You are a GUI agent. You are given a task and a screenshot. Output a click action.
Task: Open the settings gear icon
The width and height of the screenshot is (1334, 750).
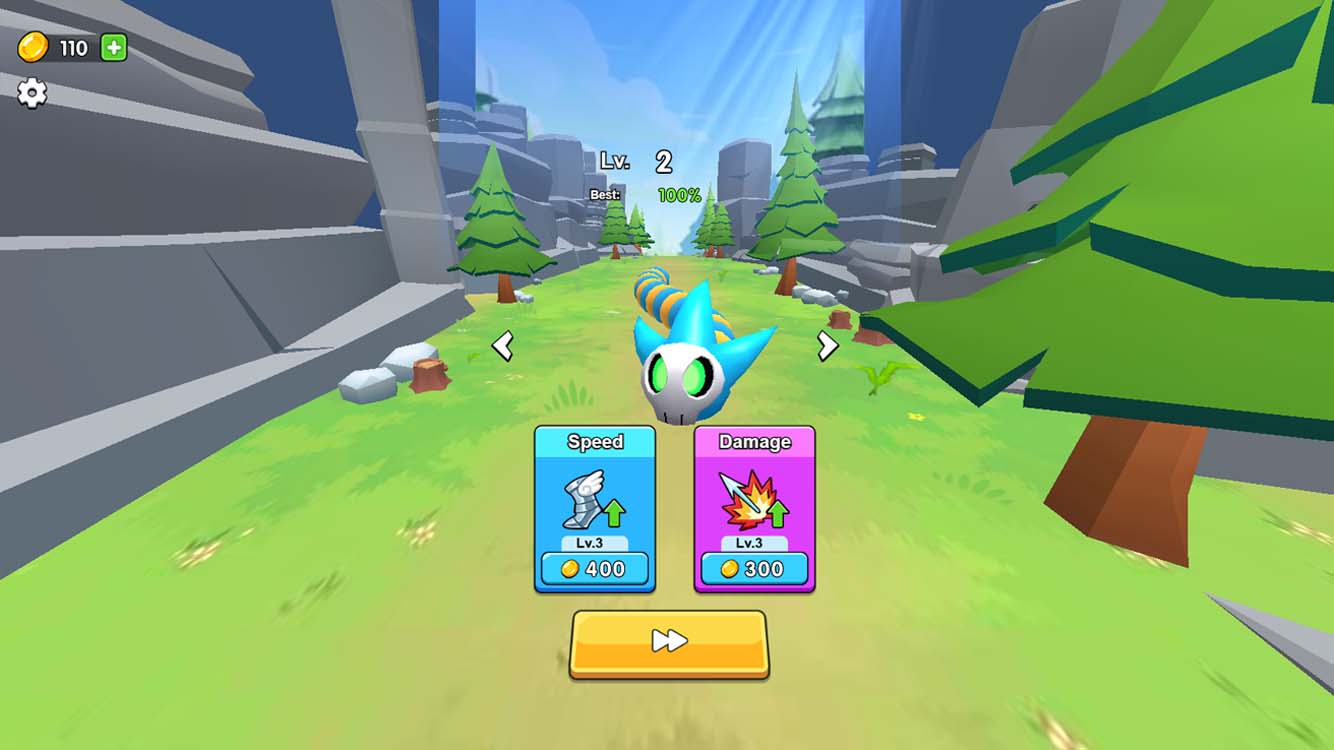pyautogui.click(x=33, y=92)
